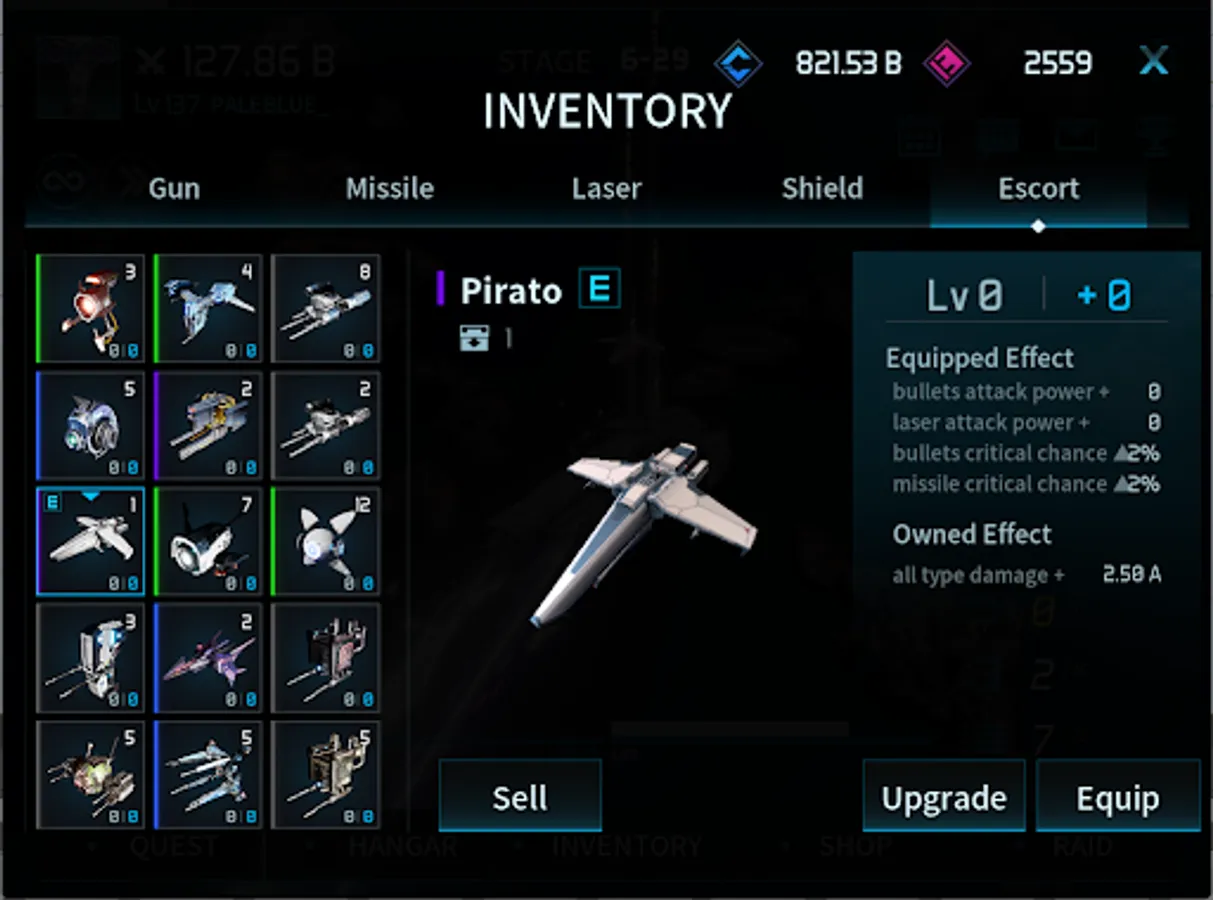
Task: Pick the blue winged escort with count 4
Action: (208, 308)
